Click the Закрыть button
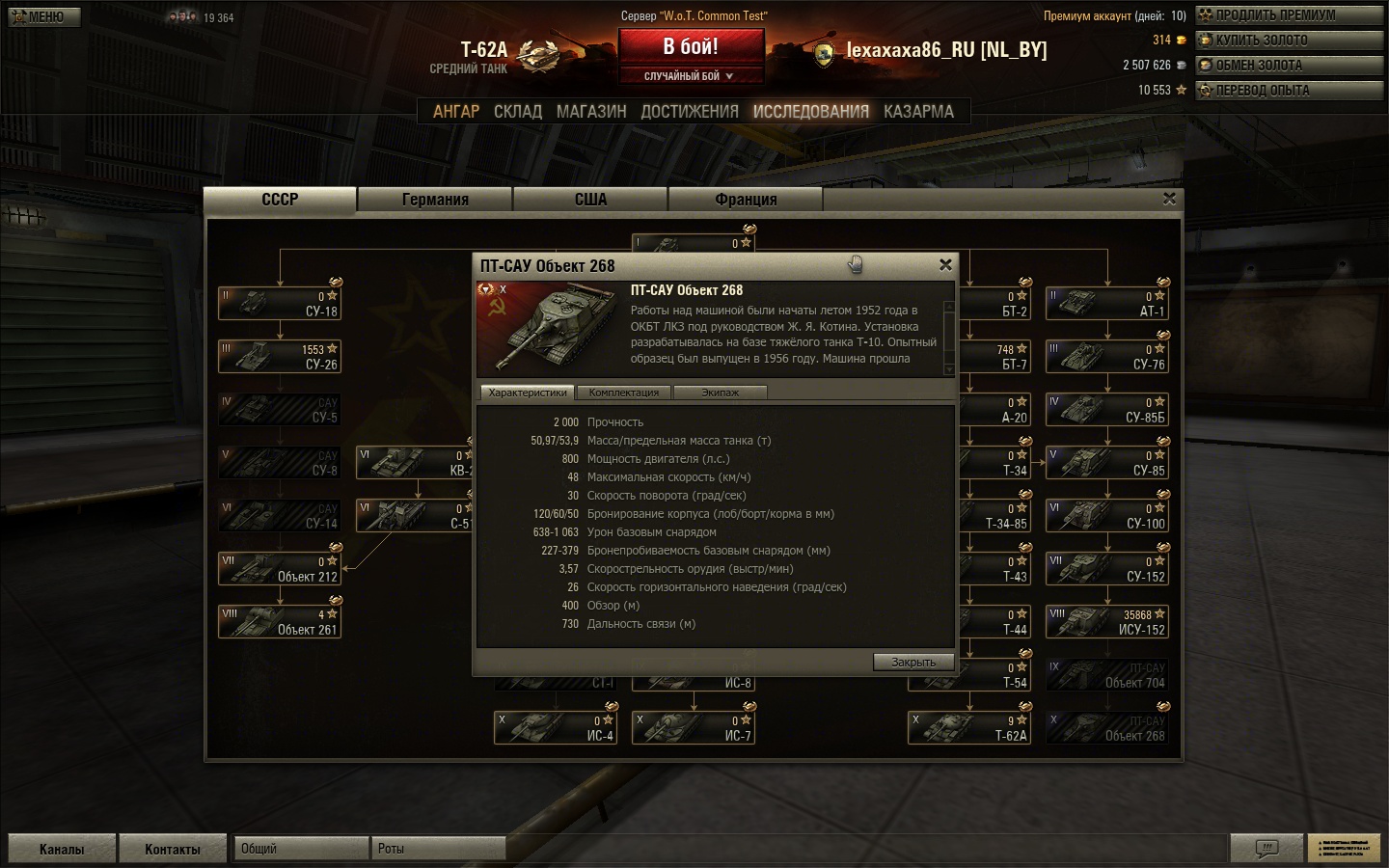The image size is (1389, 868). pos(913,662)
